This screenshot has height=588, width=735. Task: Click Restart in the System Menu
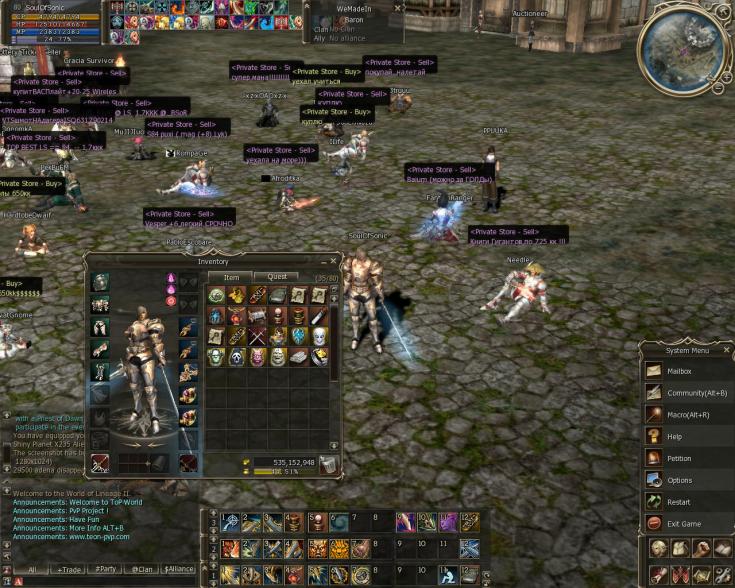(x=679, y=502)
